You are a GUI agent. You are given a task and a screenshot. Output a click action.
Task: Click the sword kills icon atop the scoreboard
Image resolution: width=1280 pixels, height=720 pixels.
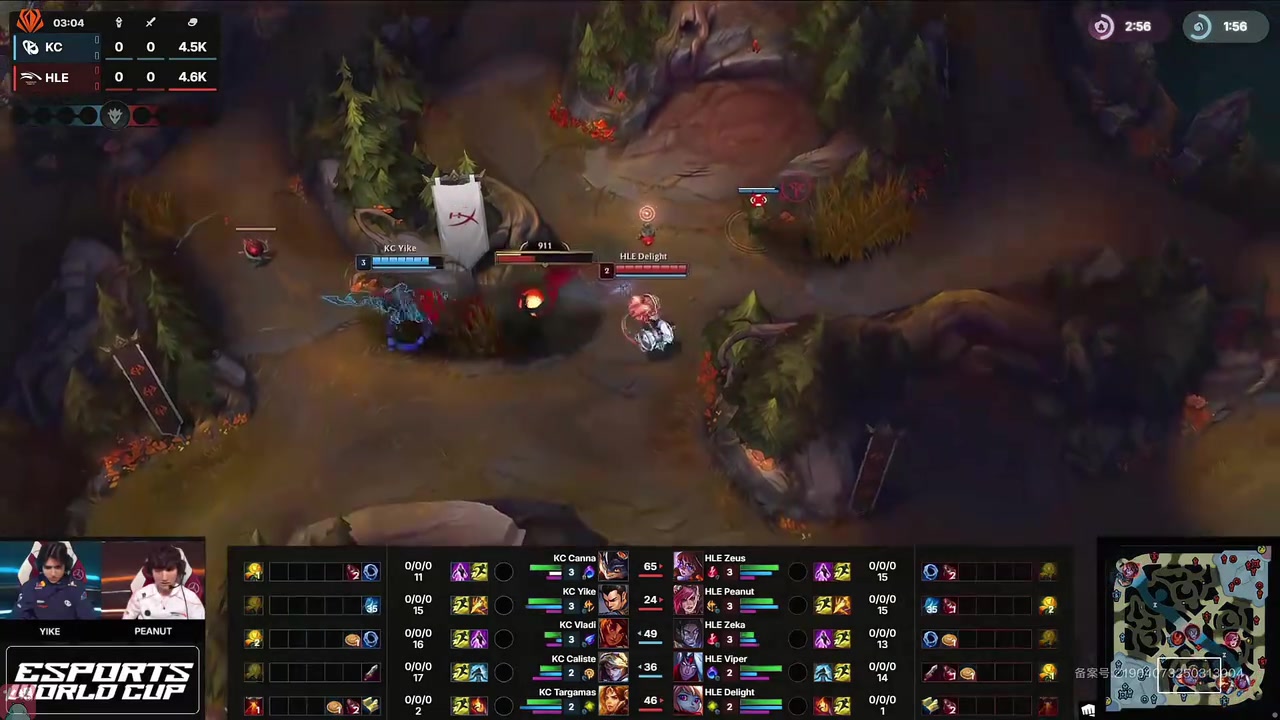pyautogui.click(x=150, y=23)
